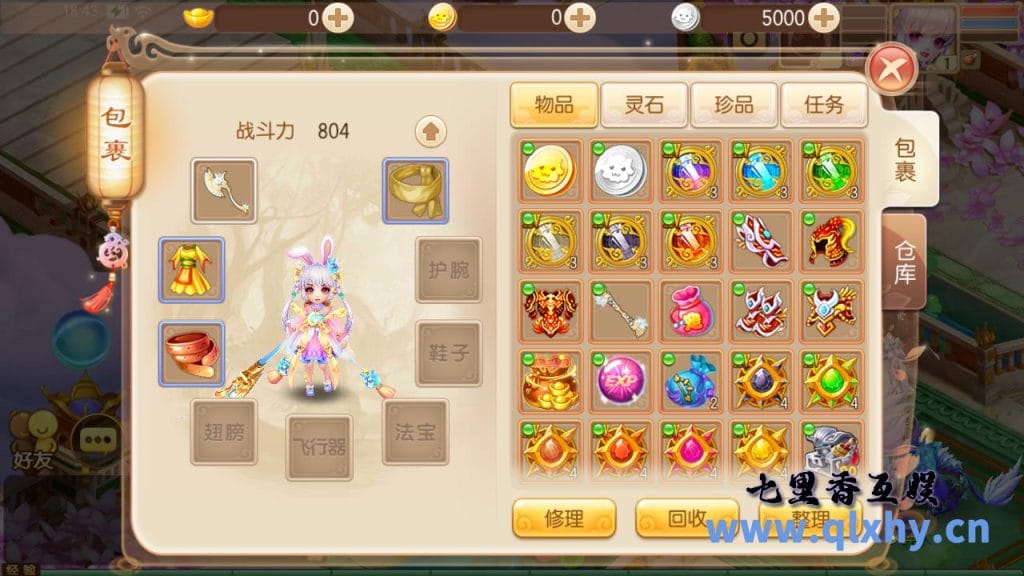Select the 任务 quest items tab
1024x576 pixels.
[x=822, y=104]
